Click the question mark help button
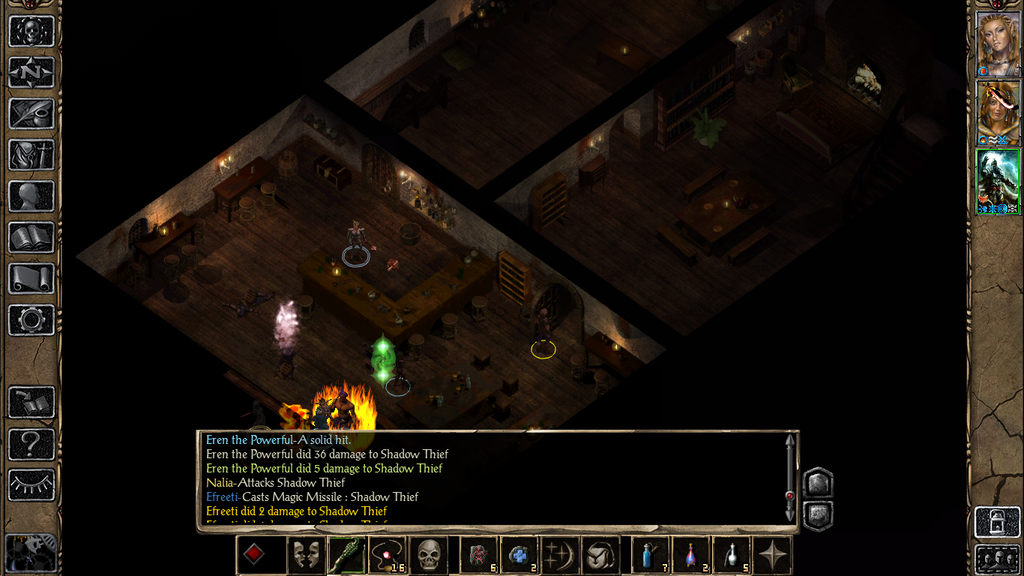 (x=31, y=443)
